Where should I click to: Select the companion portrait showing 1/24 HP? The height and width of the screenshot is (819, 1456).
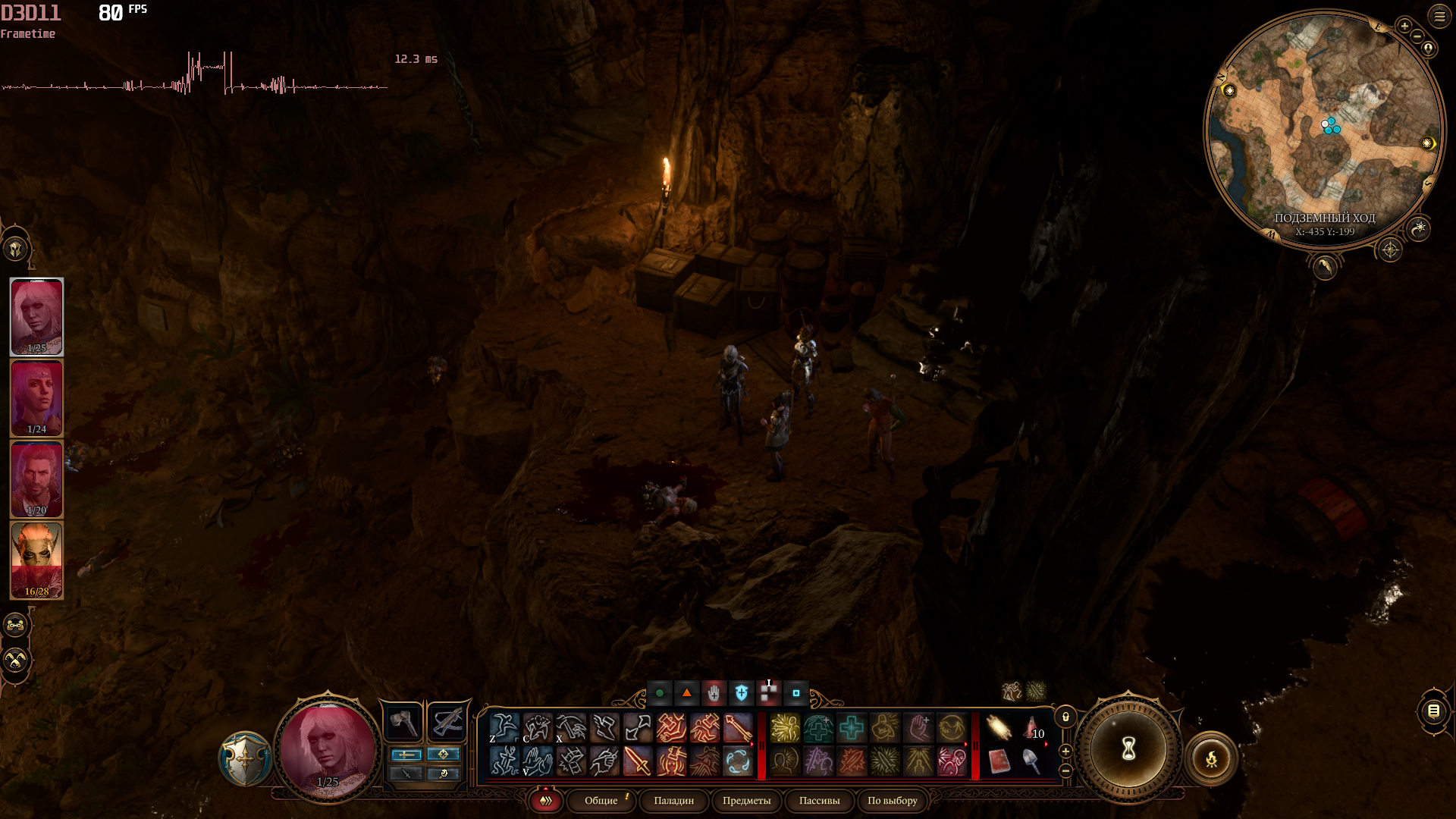pos(36,398)
